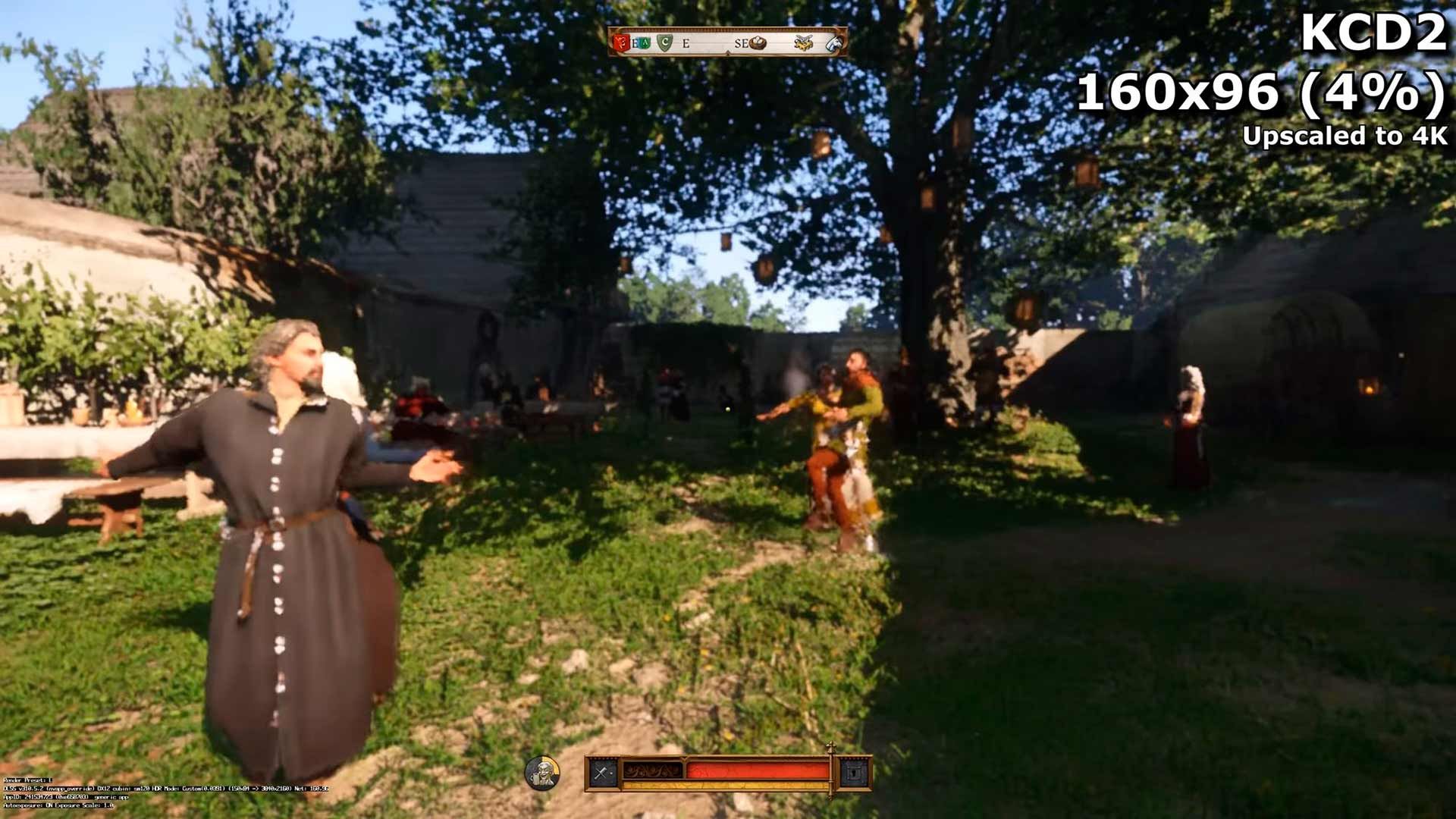
Task: Click the green shield badge marked A
Action: [645, 42]
